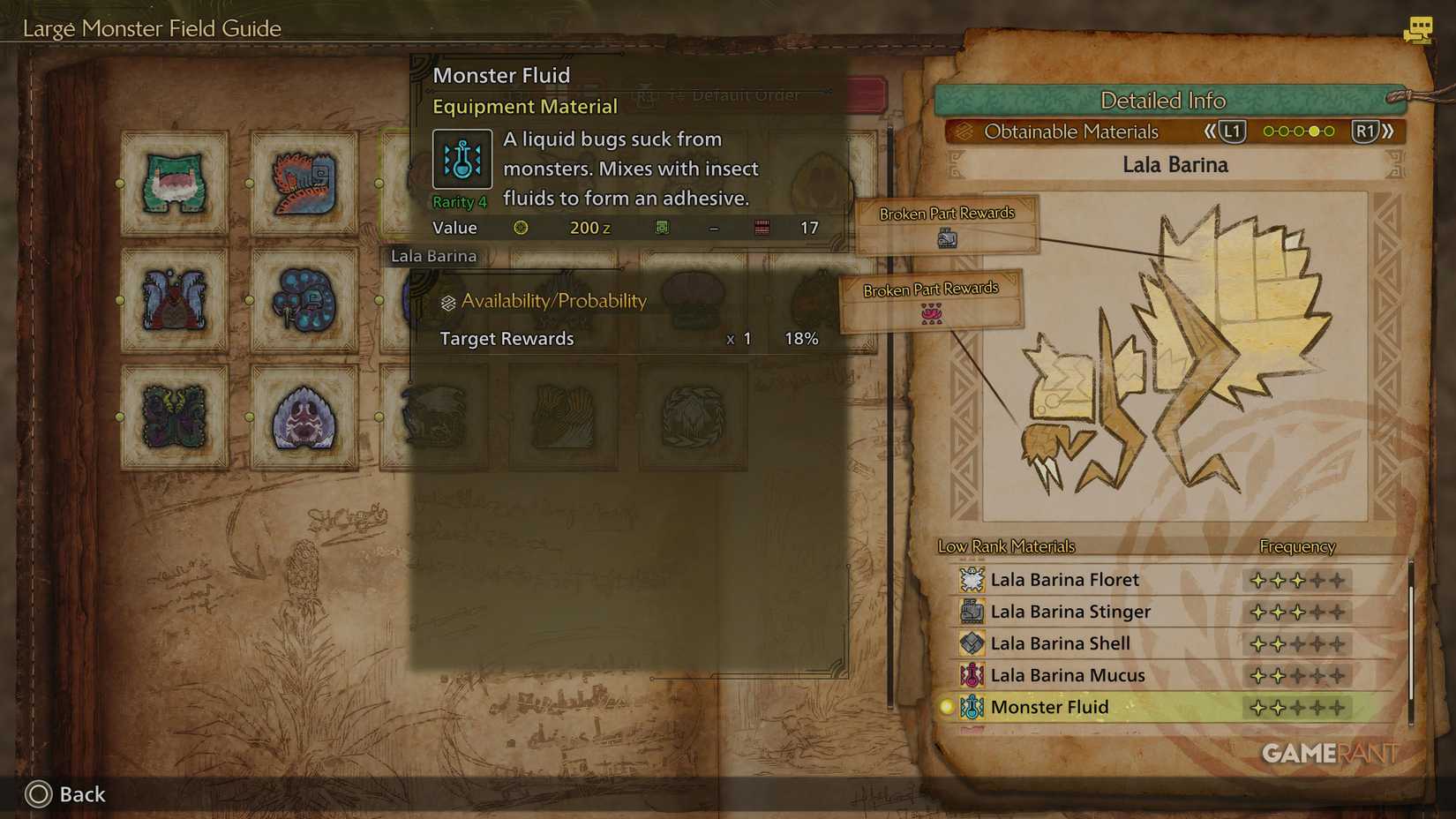Screen dimensions: 1456x819
Task: Click the Lala Barina Shell material icon
Action: [x=971, y=643]
